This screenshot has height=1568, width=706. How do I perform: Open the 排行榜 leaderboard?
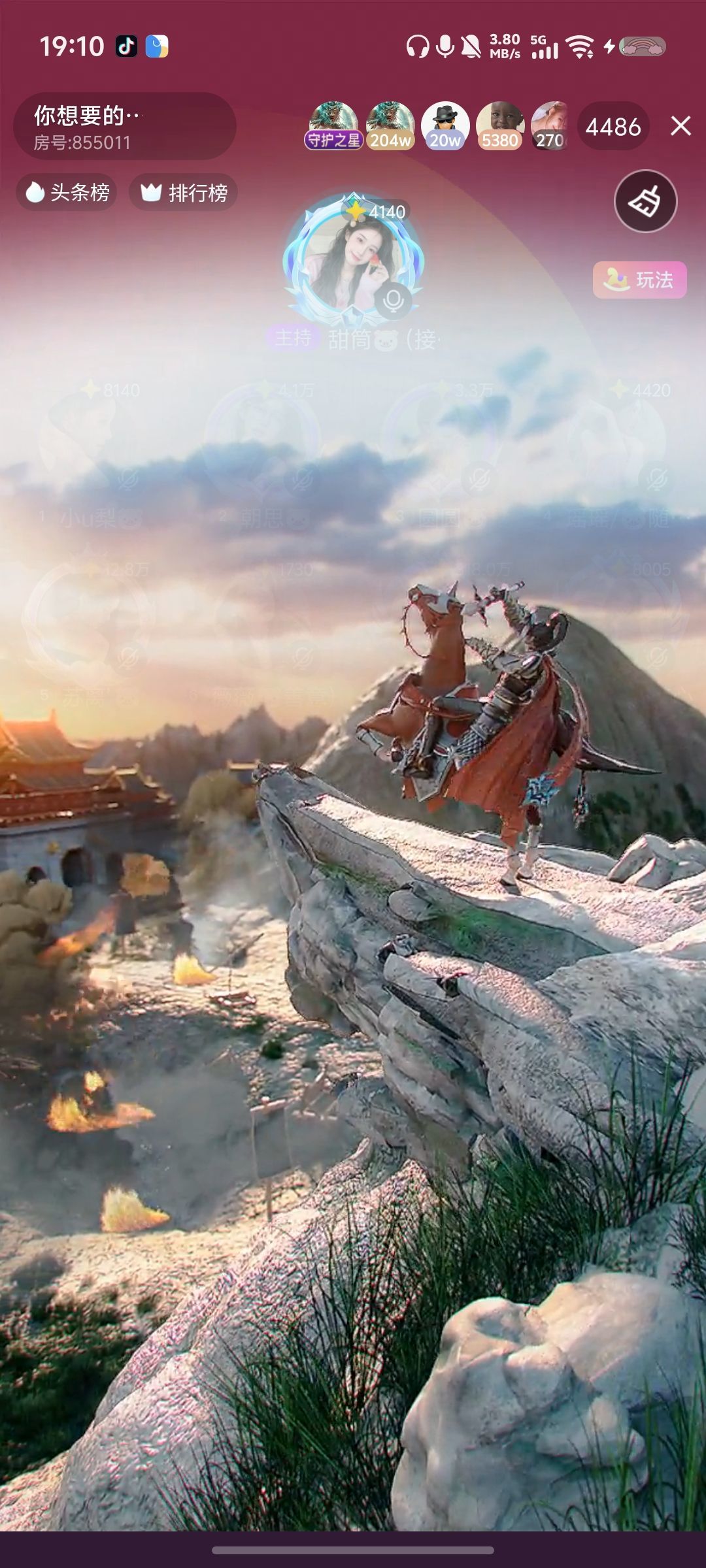[x=184, y=192]
